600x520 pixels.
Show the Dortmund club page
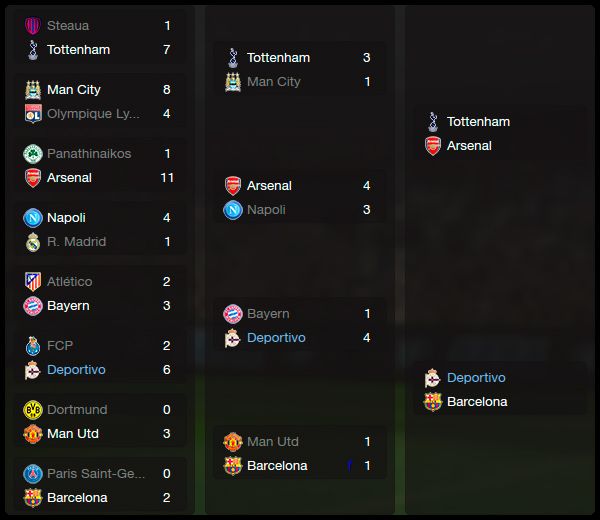77,410
